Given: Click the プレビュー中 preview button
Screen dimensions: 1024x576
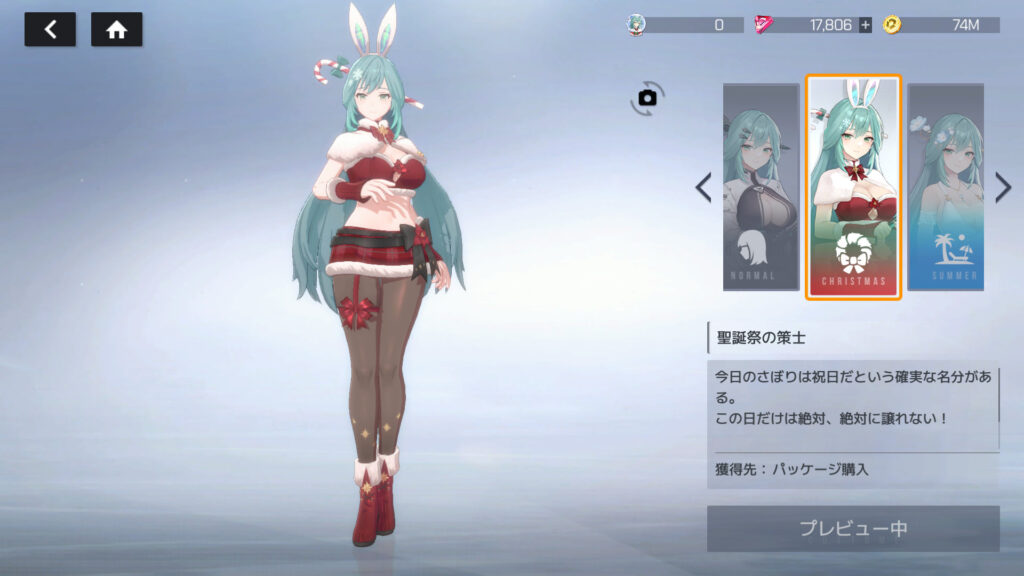Looking at the screenshot, I should pos(853,528).
